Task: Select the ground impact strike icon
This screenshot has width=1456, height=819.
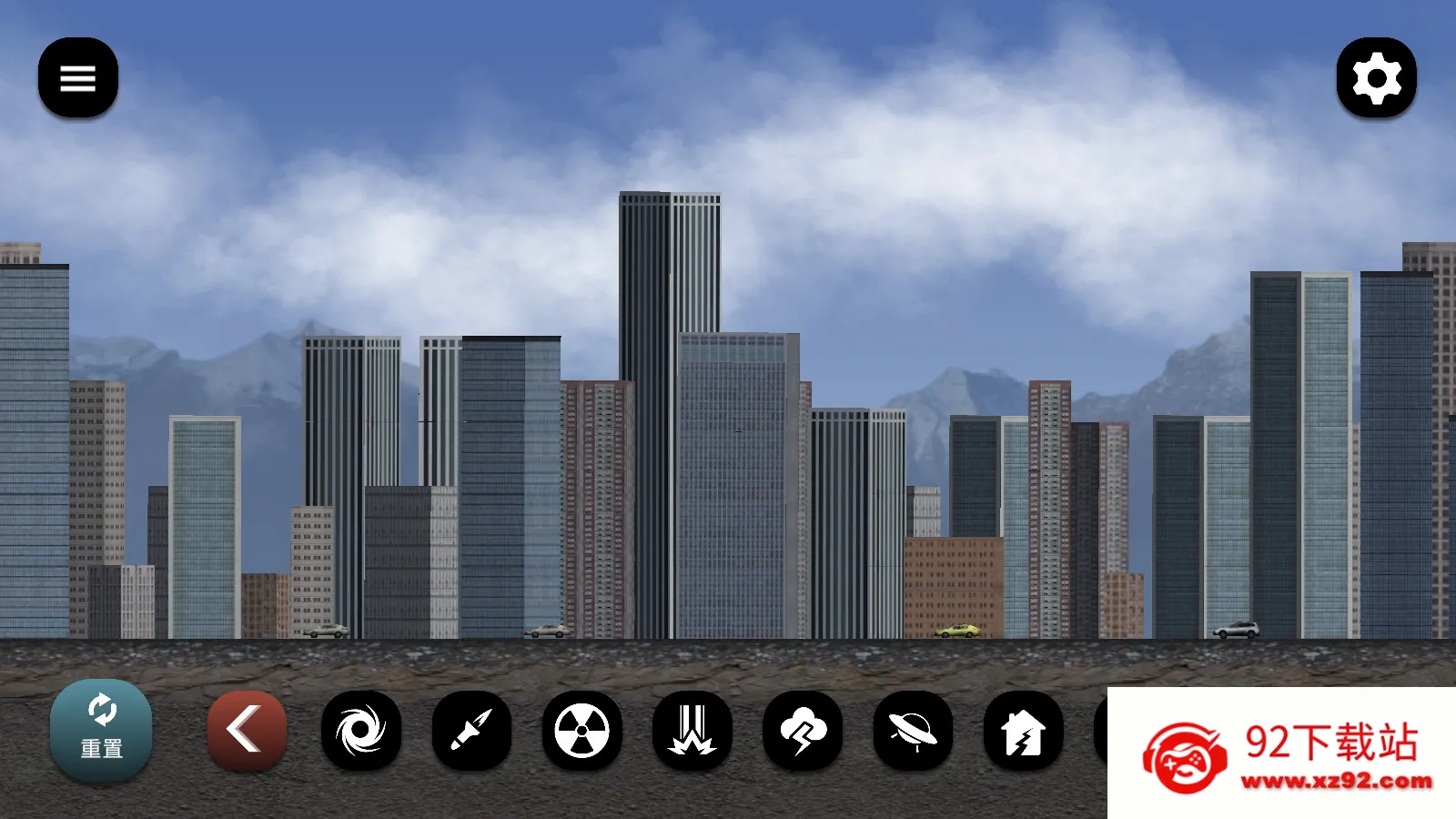Action: tap(693, 730)
